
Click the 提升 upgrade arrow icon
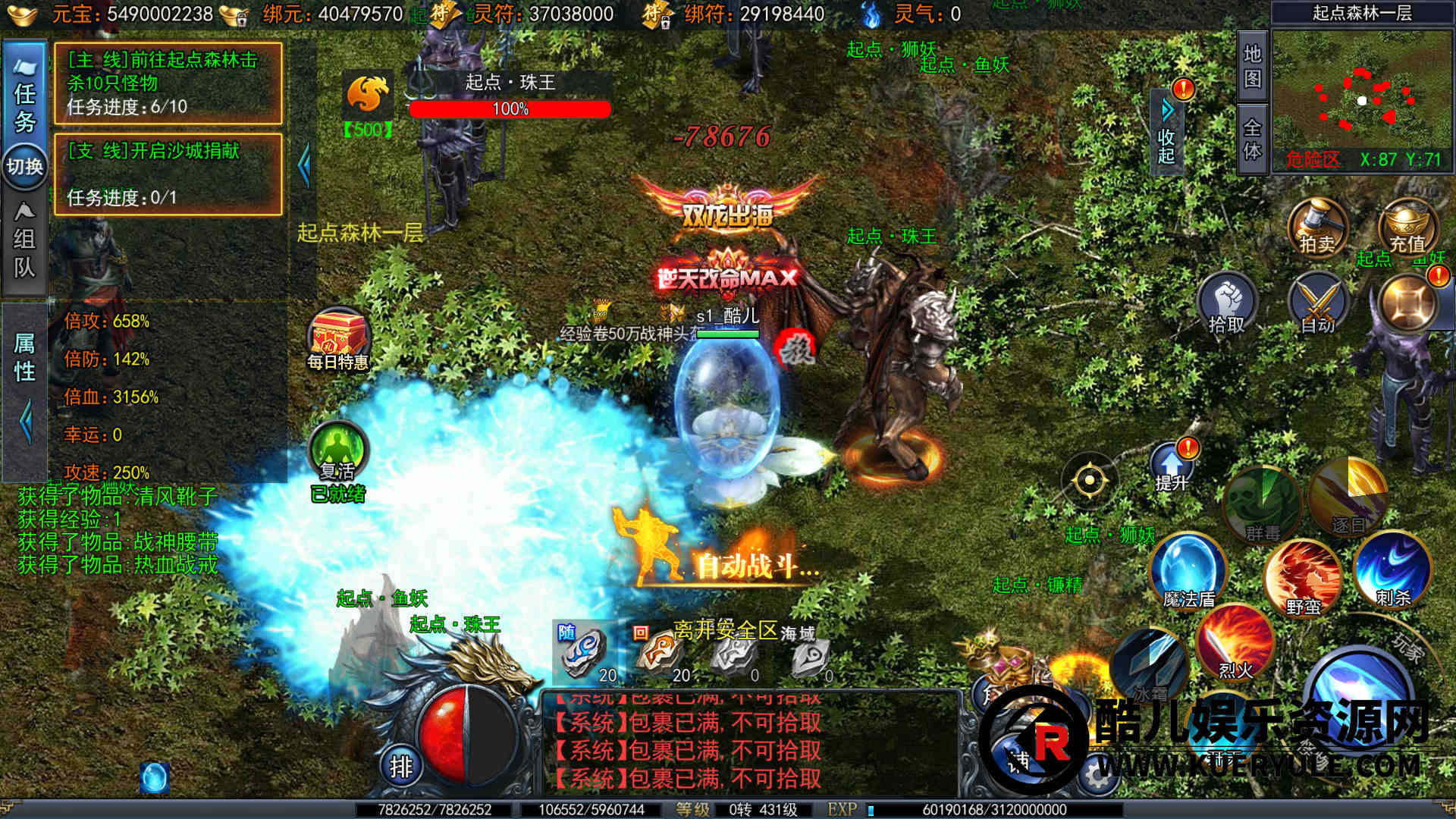point(1171,466)
